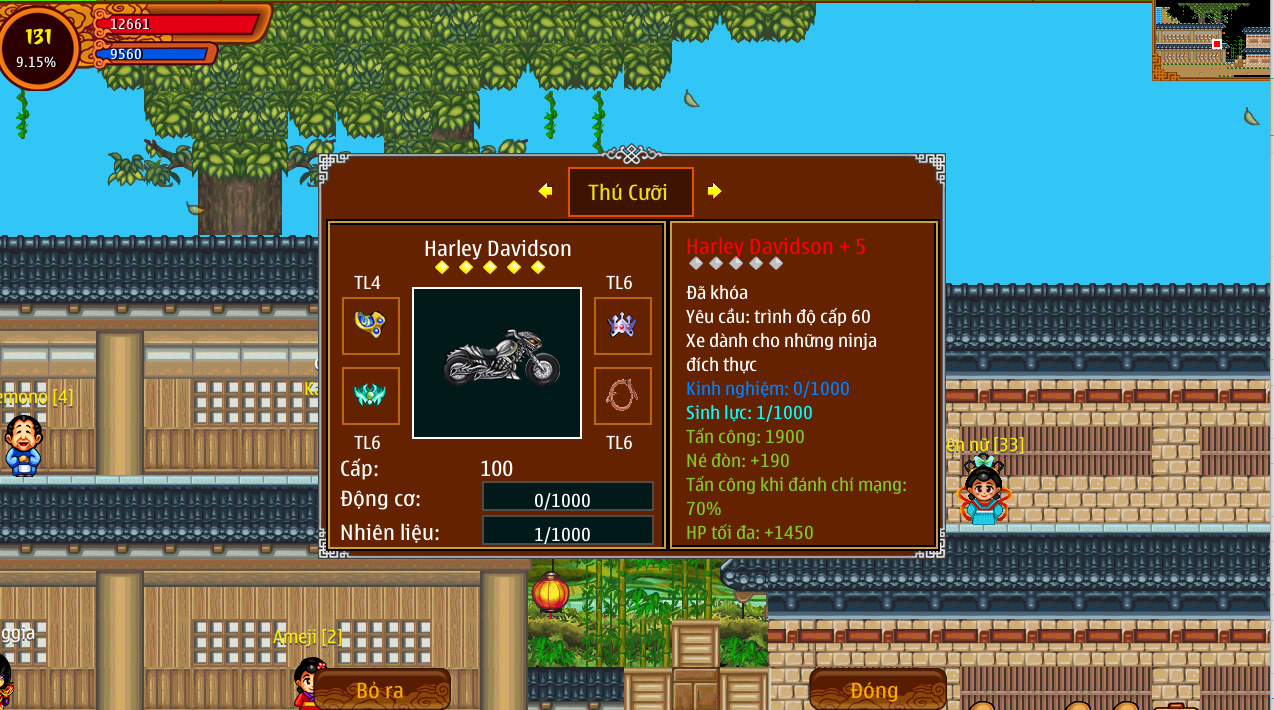Open the level 131 character badge

39,46
